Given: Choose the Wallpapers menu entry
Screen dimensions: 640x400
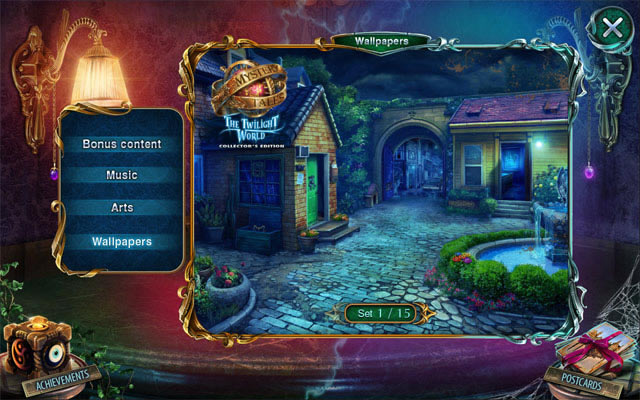Looking at the screenshot, I should [x=122, y=241].
